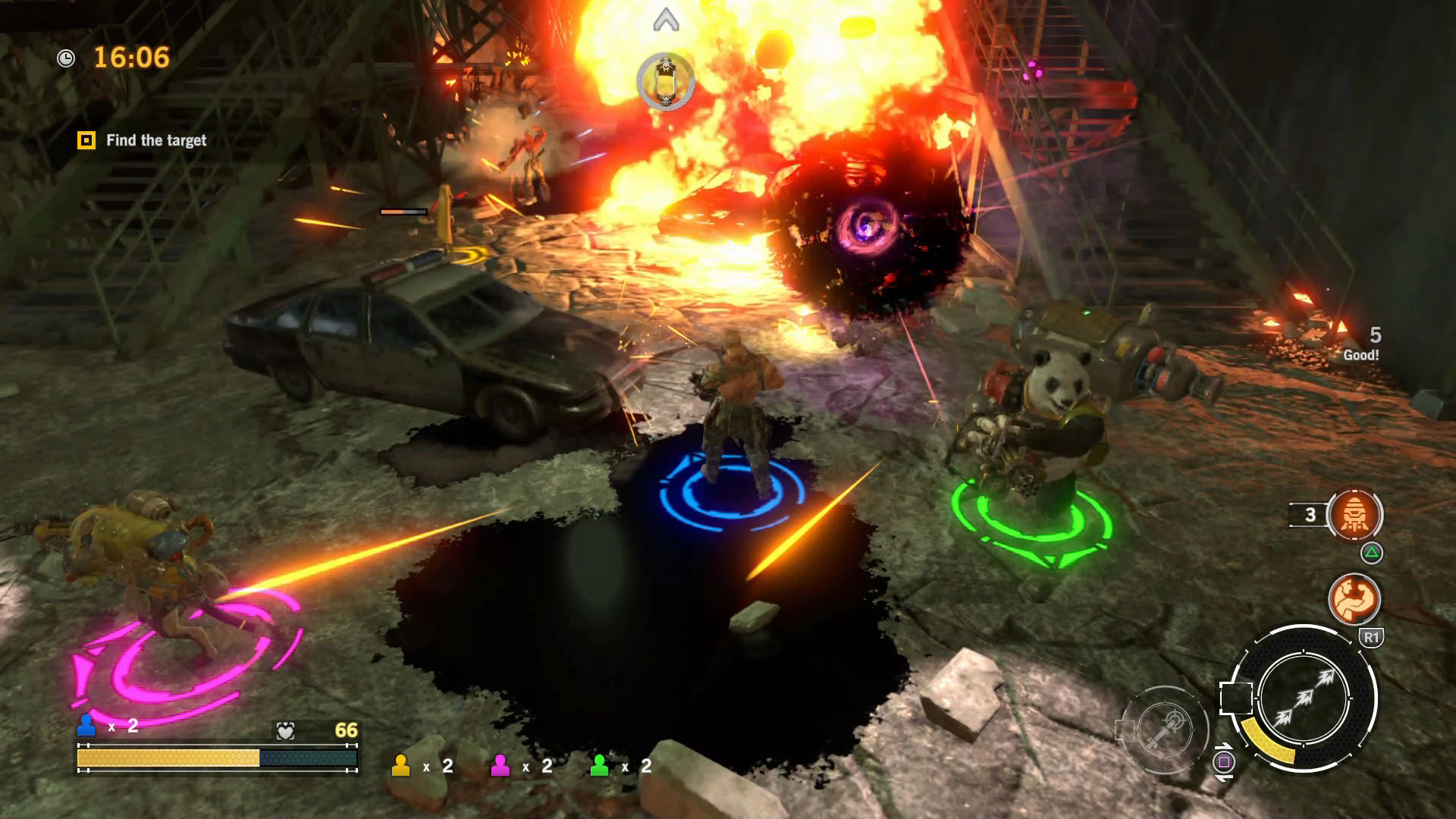Viewport: 1456px width, 819px height.
Task: Expand the grenade count box showing 3
Action: (x=1307, y=516)
